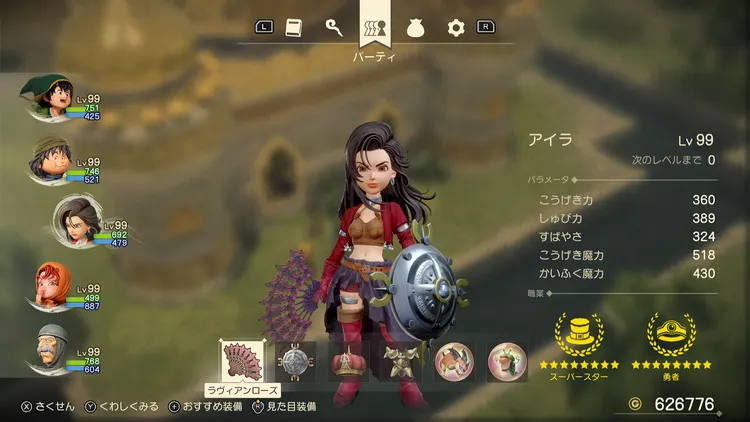Select the Party (パーティ) tab
750x422 pixels.
pos(375,28)
